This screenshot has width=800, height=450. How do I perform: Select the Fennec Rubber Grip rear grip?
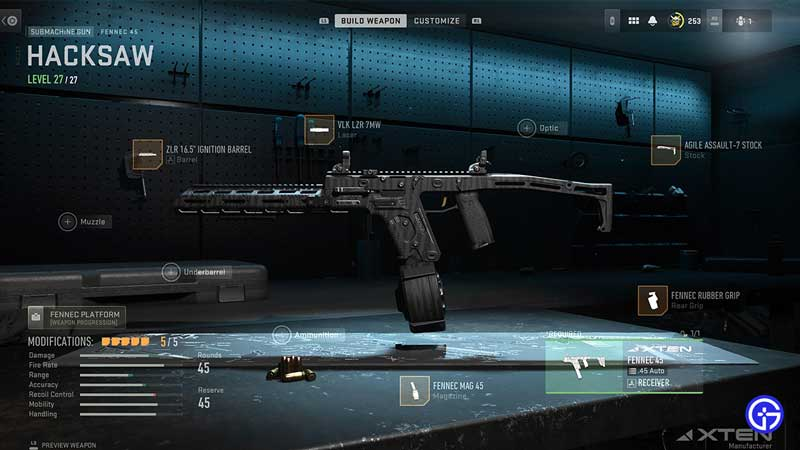[x=653, y=300]
